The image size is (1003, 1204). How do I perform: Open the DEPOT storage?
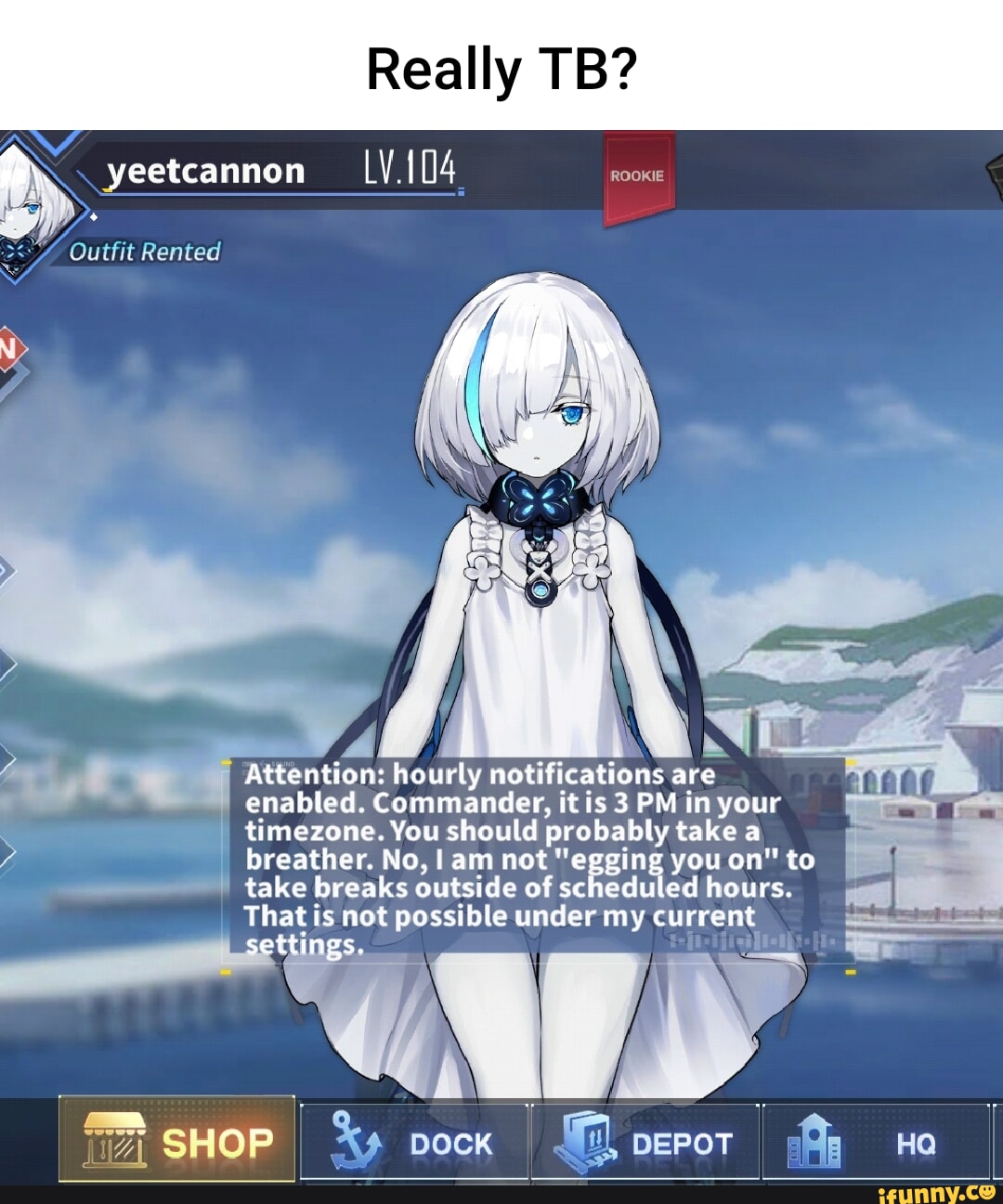tap(645, 1143)
